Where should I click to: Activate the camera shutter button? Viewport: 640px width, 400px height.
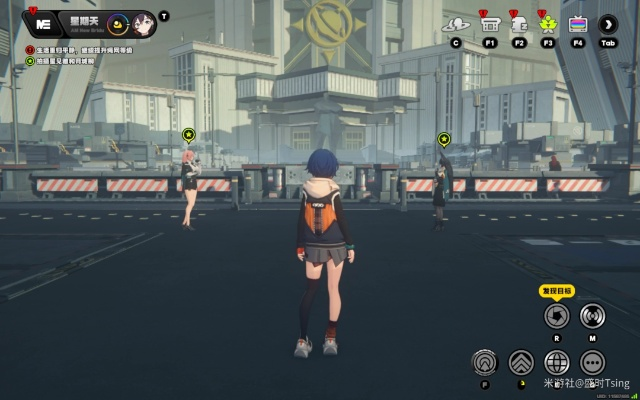coord(556,316)
